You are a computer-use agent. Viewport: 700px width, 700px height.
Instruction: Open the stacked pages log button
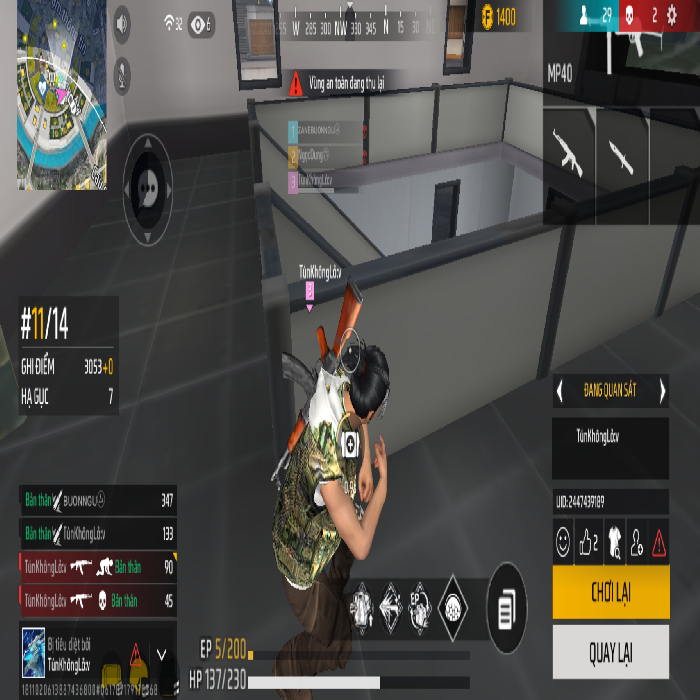(507, 608)
